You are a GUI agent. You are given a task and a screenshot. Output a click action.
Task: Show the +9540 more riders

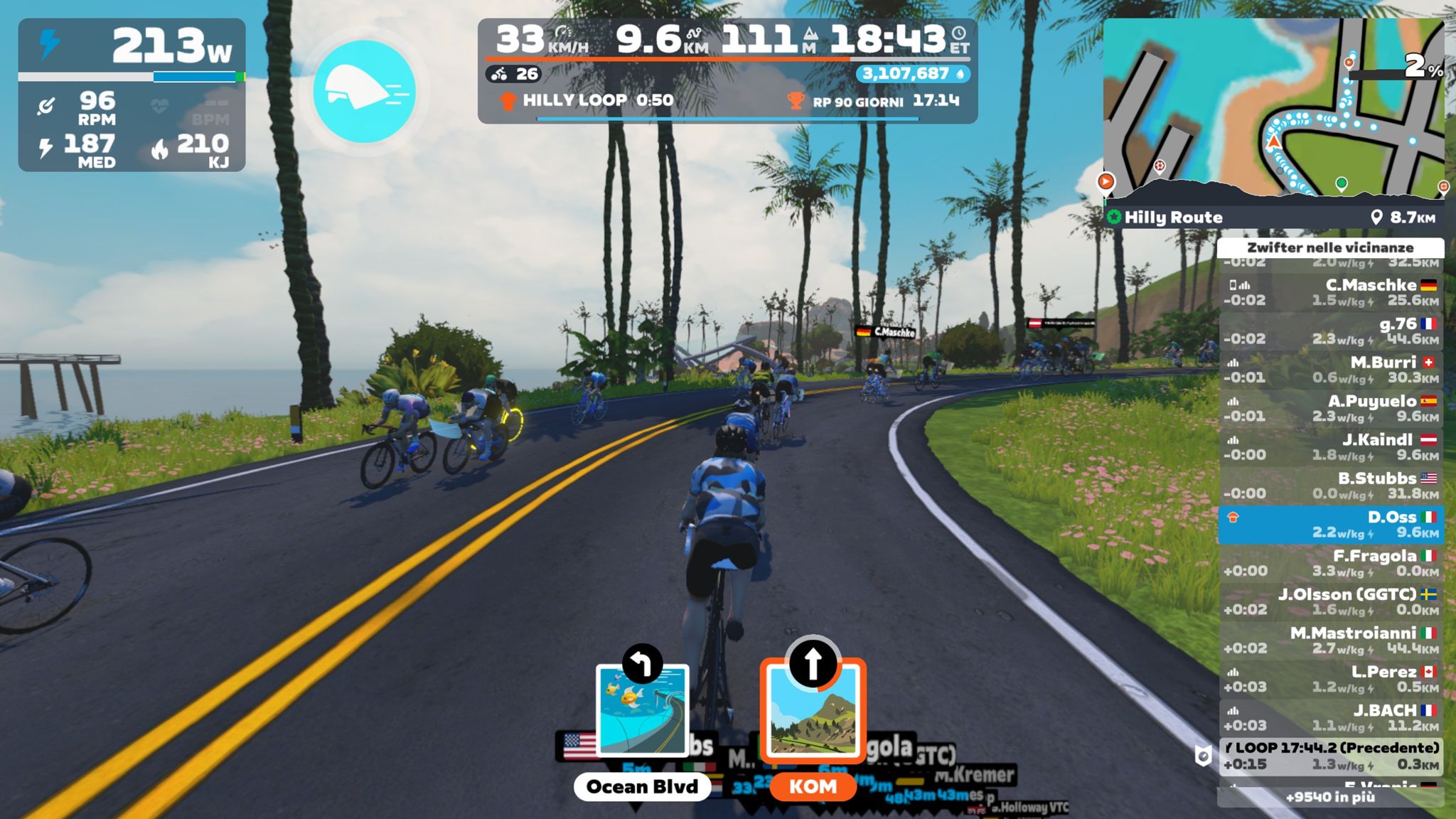point(1330,797)
